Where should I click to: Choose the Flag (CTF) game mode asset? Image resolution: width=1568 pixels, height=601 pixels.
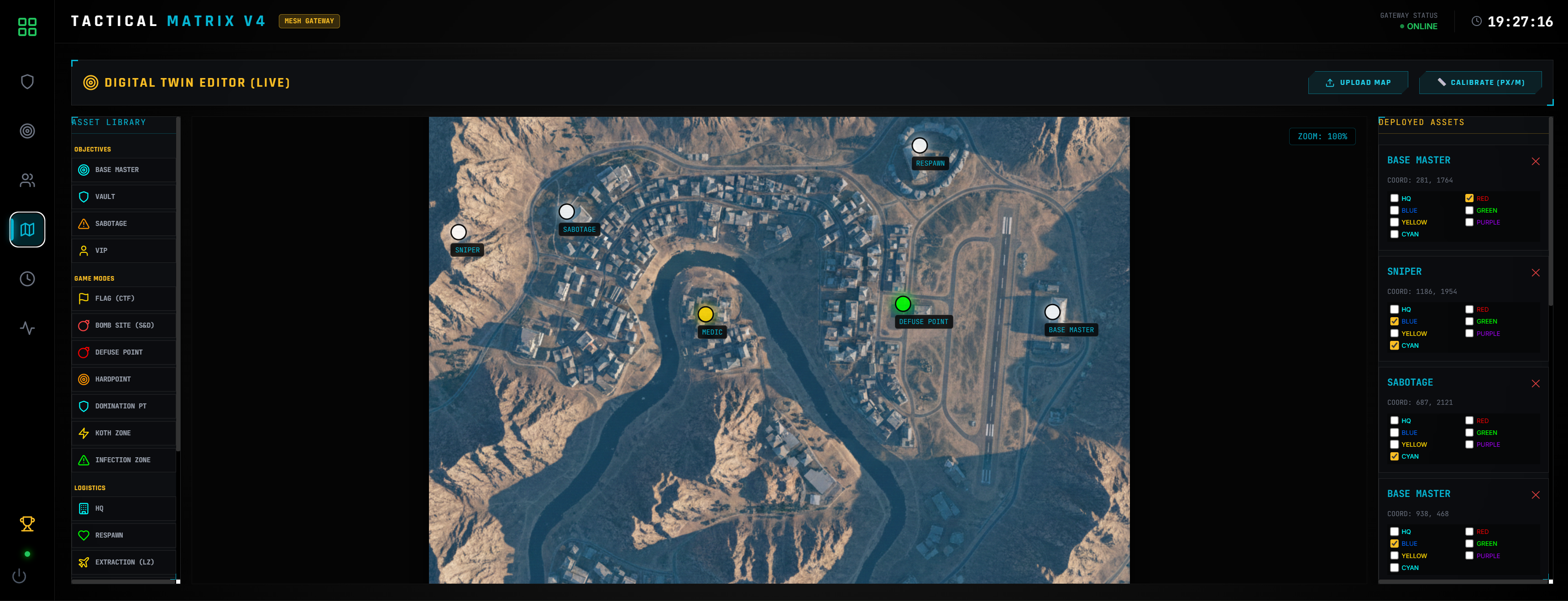[124, 298]
